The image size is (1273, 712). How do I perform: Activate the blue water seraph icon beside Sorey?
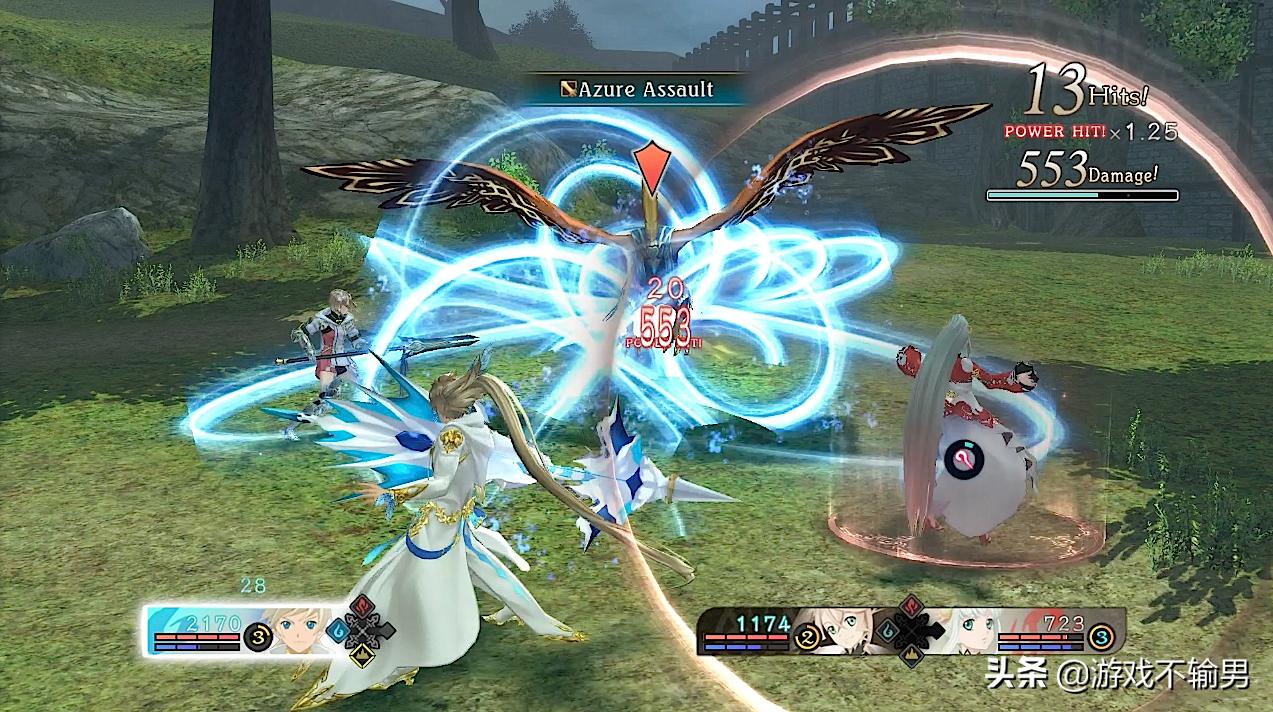[x=337, y=632]
